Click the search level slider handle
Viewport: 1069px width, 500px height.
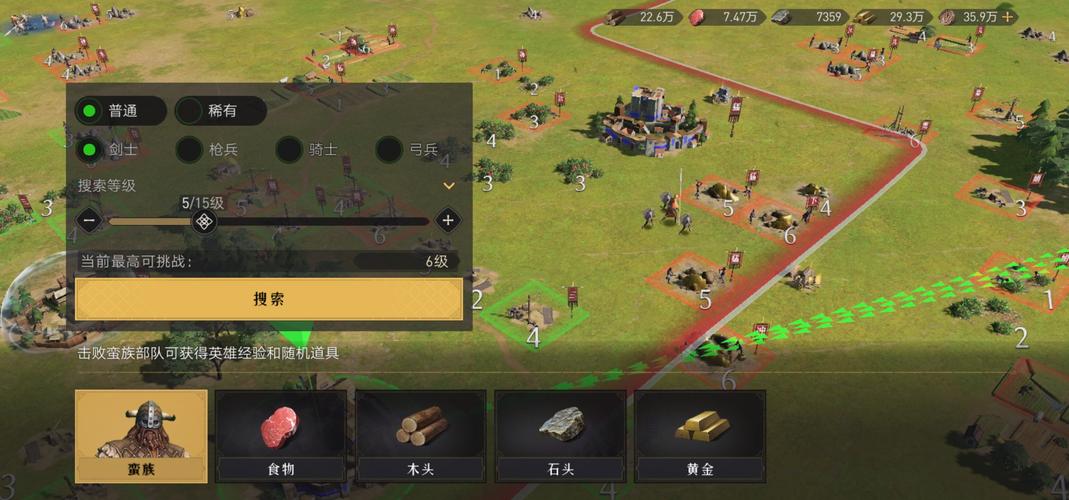[204, 220]
